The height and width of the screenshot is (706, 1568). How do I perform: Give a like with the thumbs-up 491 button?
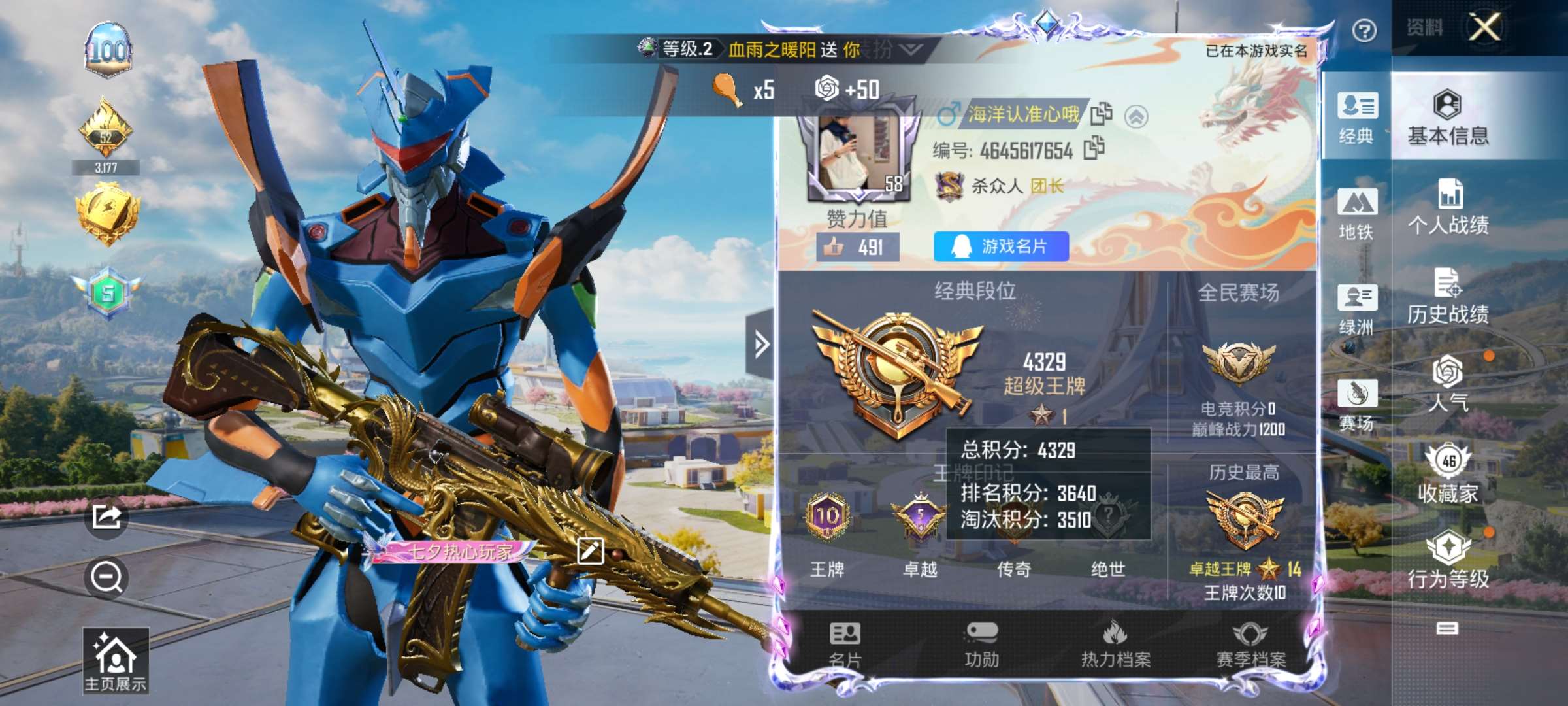(857, 247)
